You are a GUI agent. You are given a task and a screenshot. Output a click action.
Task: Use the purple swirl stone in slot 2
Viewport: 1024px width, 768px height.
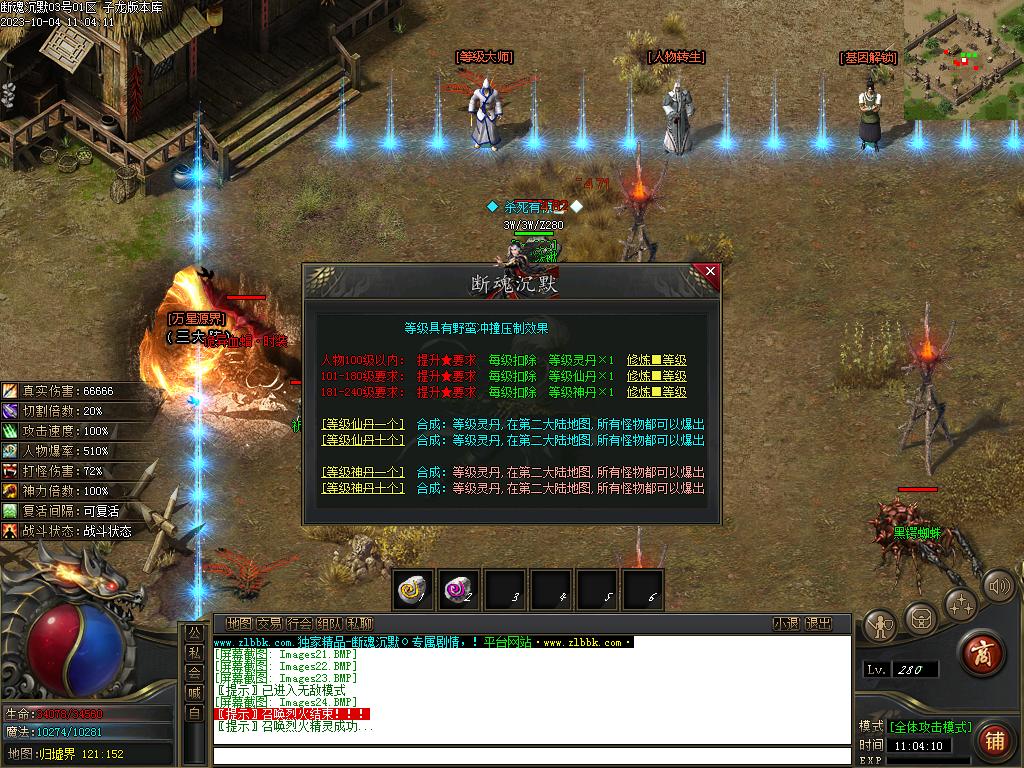[x=460, y=590]
